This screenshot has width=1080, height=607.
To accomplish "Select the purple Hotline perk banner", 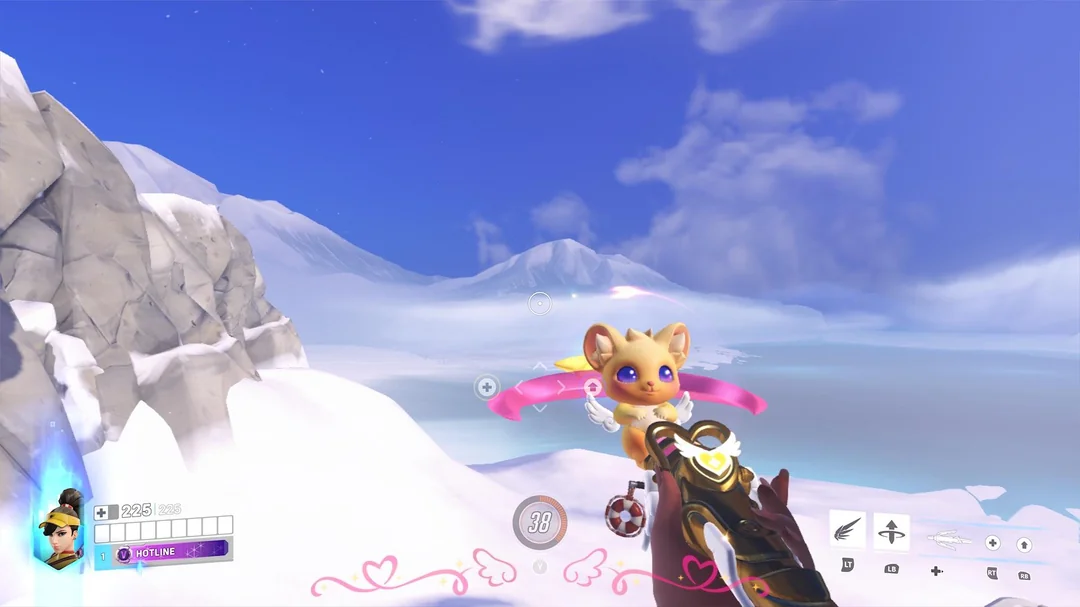I will click(171, 552).
